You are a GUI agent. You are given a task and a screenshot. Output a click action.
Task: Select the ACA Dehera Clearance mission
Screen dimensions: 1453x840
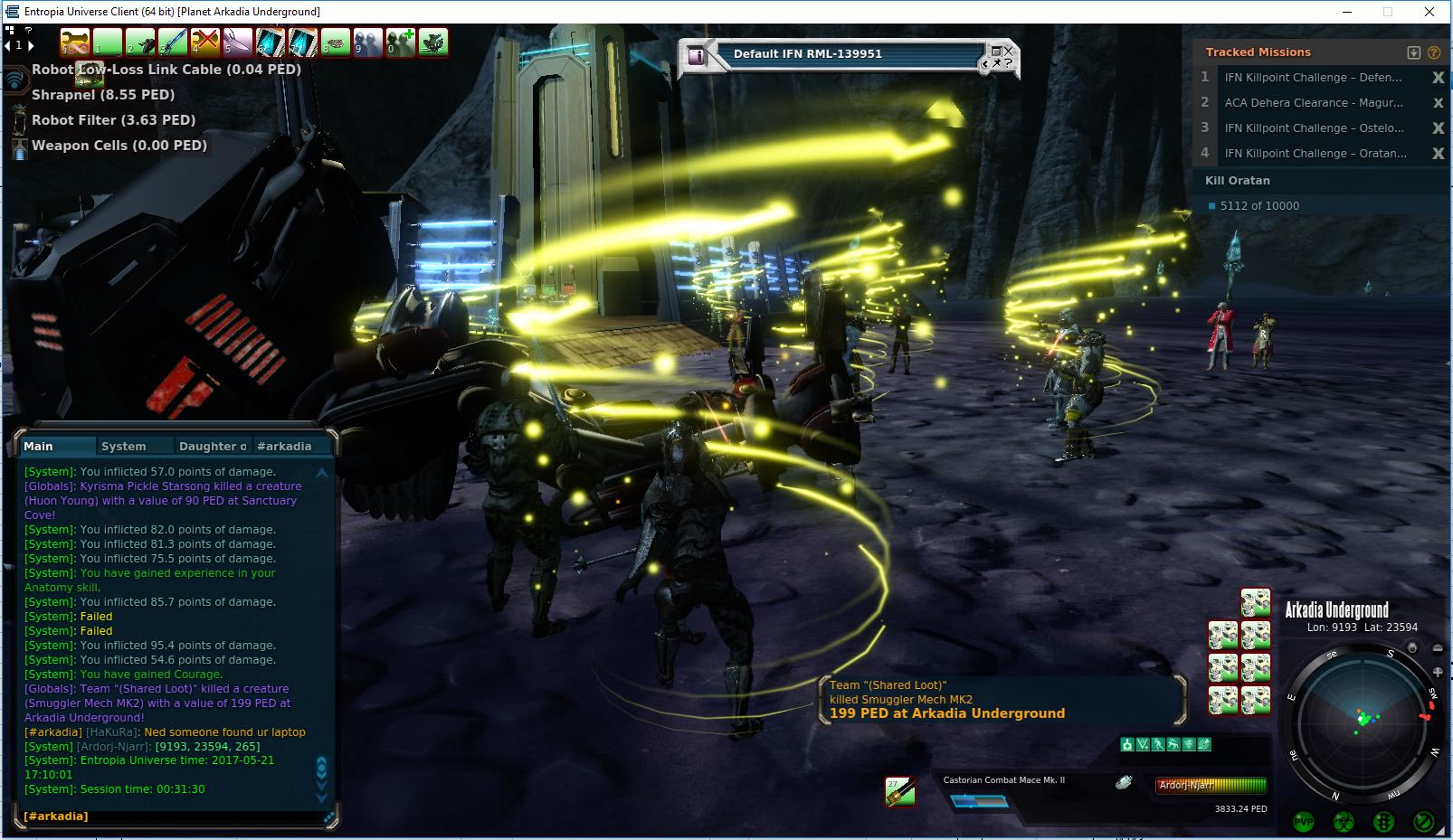tap(1313, 103)
